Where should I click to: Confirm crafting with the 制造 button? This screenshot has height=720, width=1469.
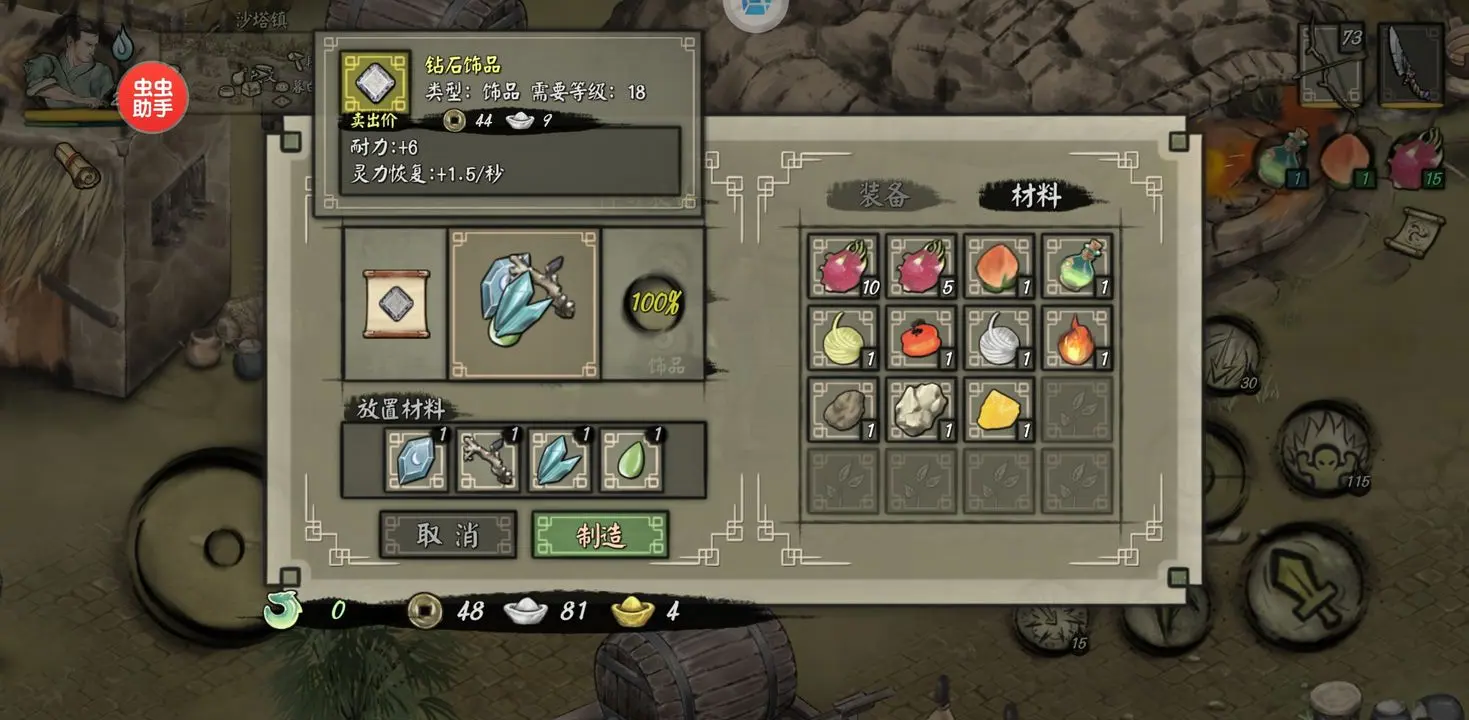(x=600, y=535)
